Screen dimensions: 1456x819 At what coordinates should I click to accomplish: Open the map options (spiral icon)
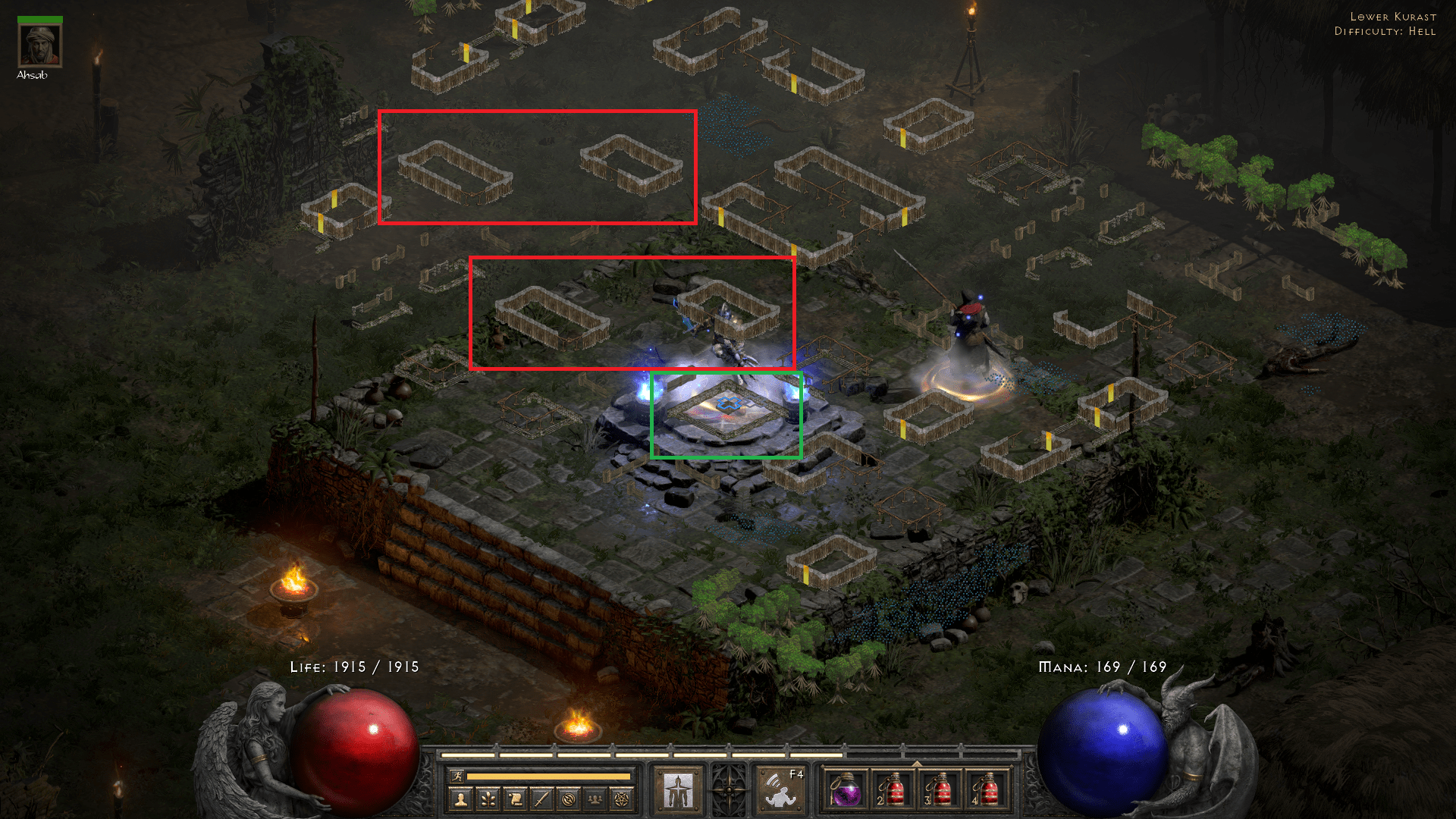569,798
